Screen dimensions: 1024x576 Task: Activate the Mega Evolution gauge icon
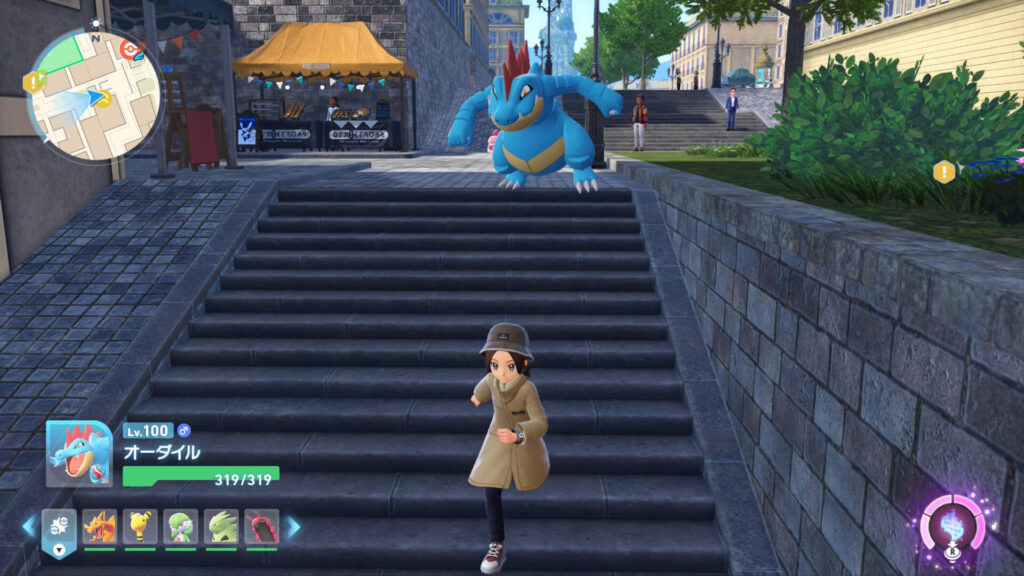click(x=952, y=525)
